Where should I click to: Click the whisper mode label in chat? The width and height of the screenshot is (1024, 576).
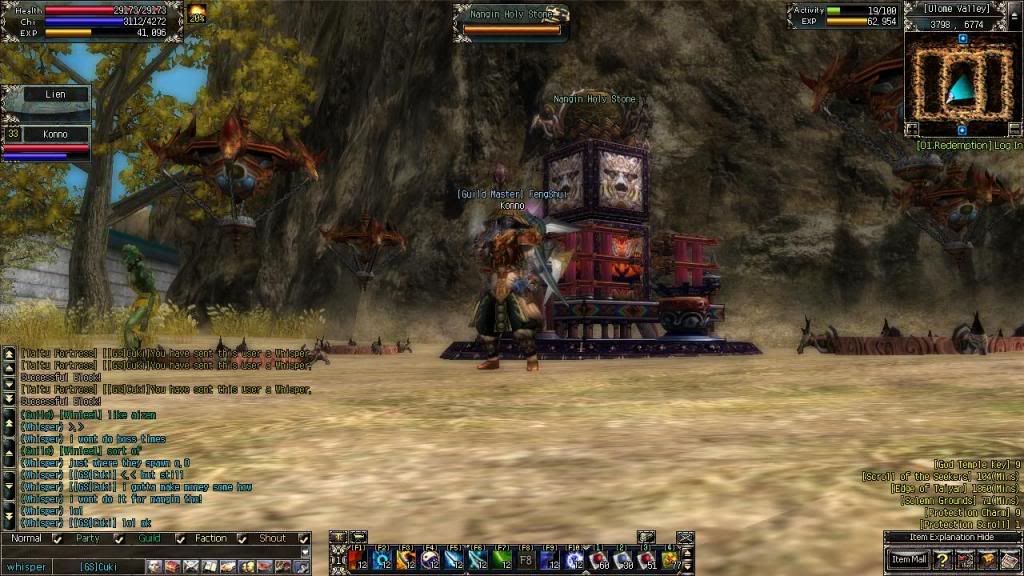(26, 567)
